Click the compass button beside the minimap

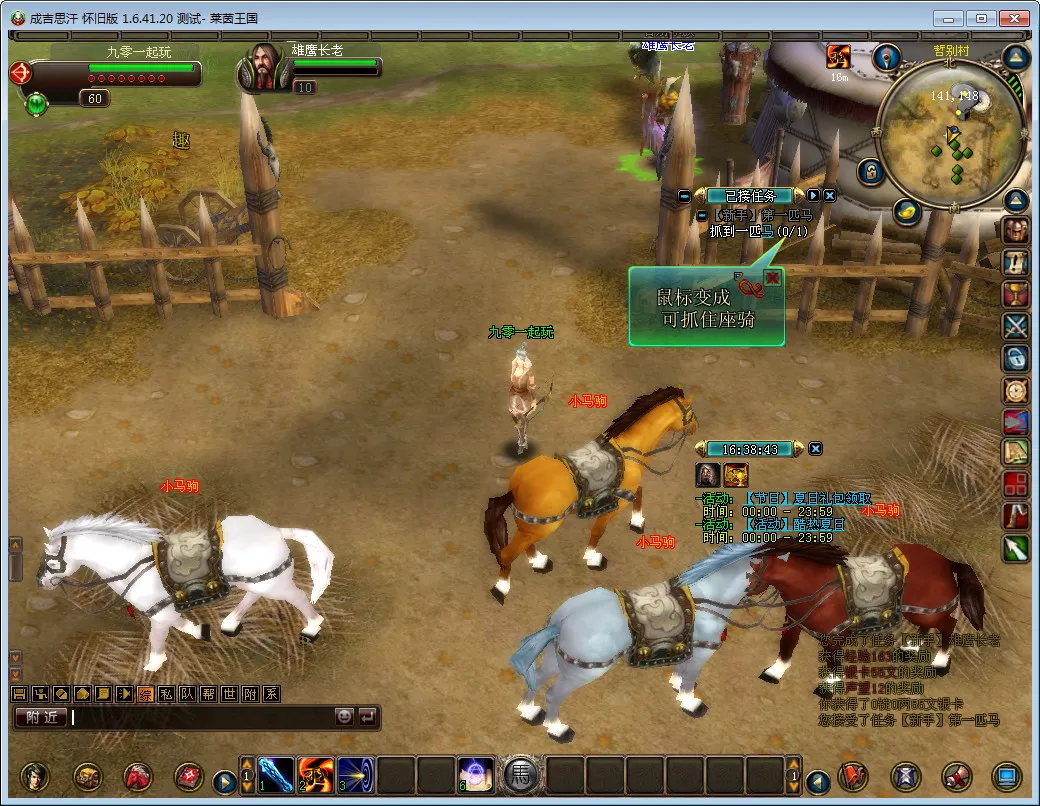(886, 57)
